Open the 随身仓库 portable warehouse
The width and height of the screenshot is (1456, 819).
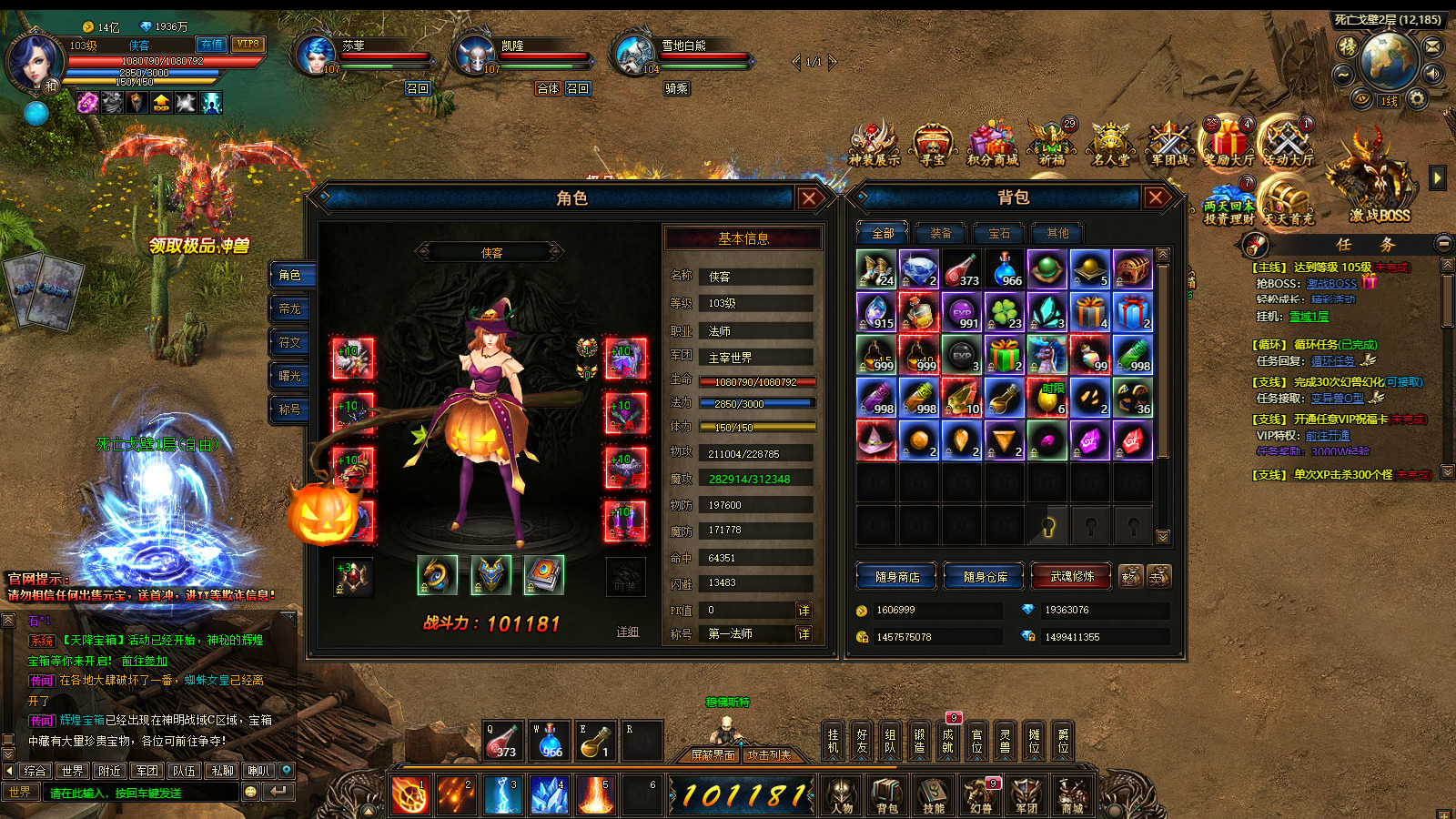pyautogui.click(x=986, y=577)
